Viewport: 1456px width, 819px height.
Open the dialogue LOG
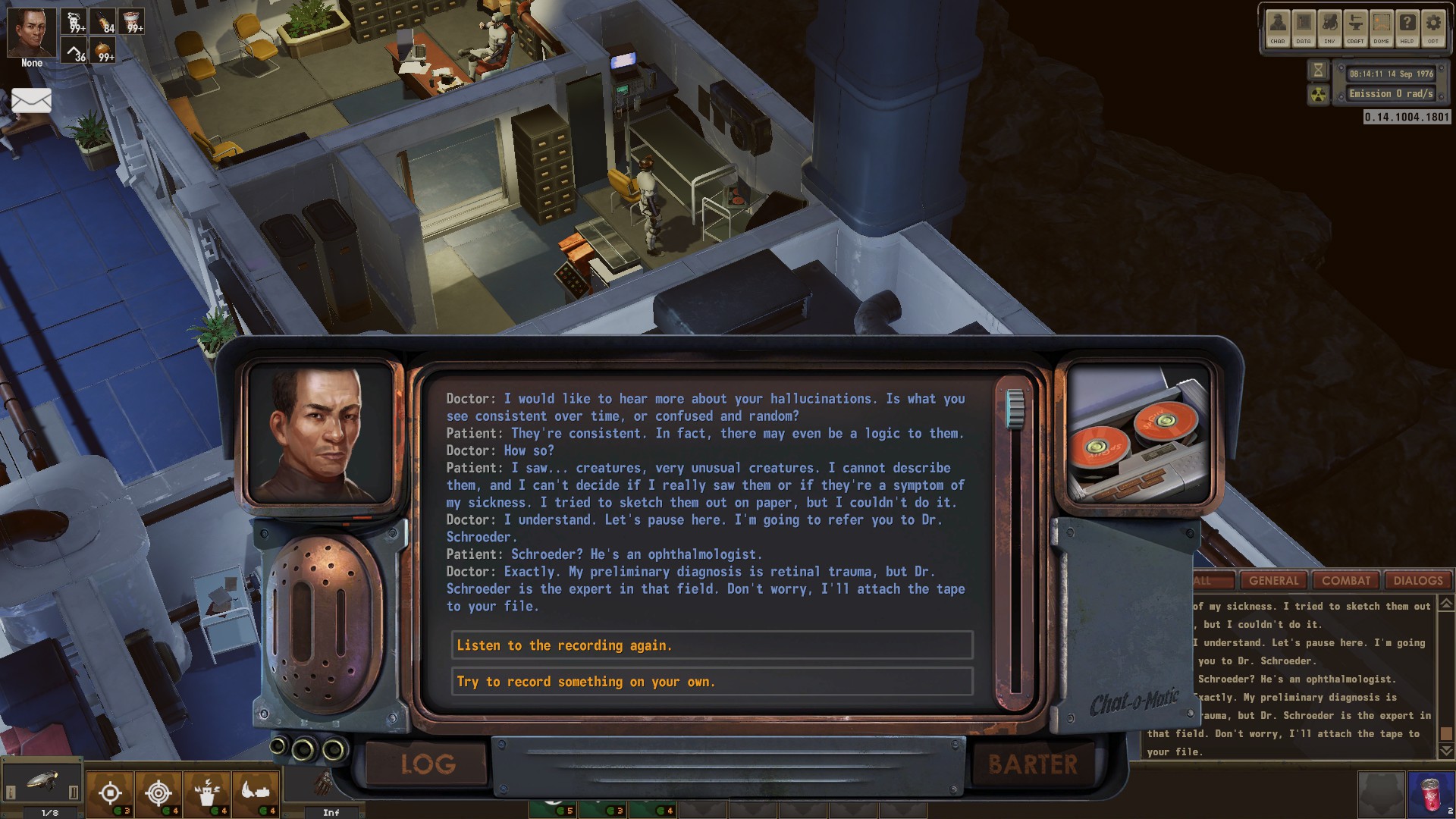428,764
